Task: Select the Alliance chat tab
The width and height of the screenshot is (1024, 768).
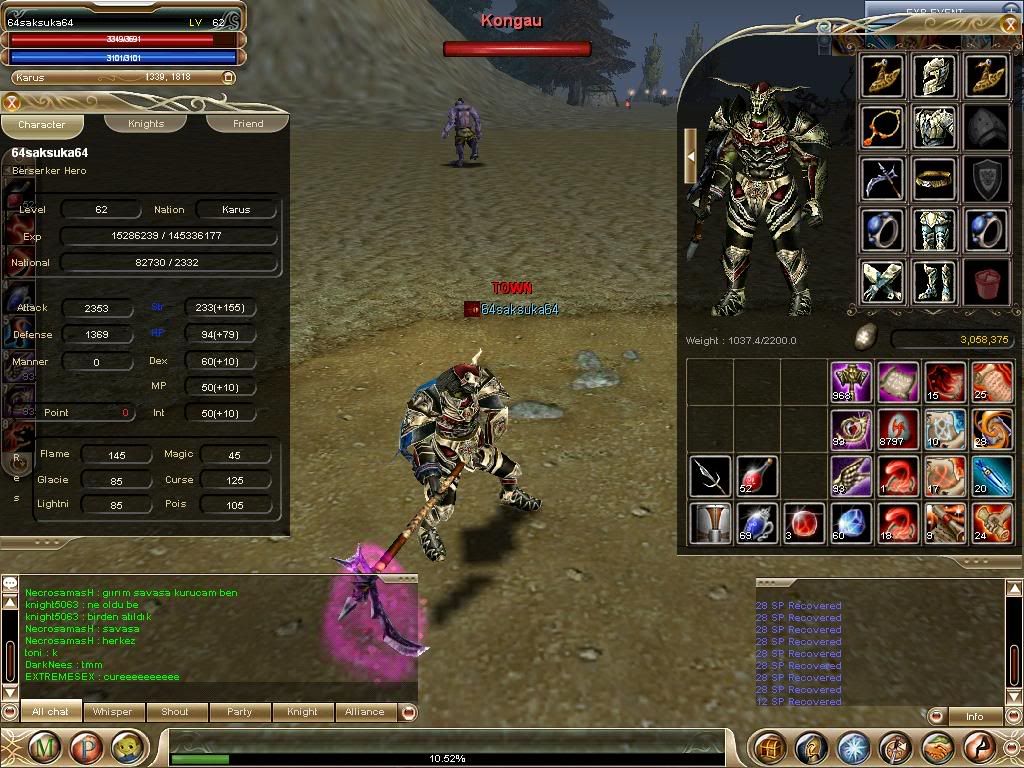Action: (x=364, y=712)
